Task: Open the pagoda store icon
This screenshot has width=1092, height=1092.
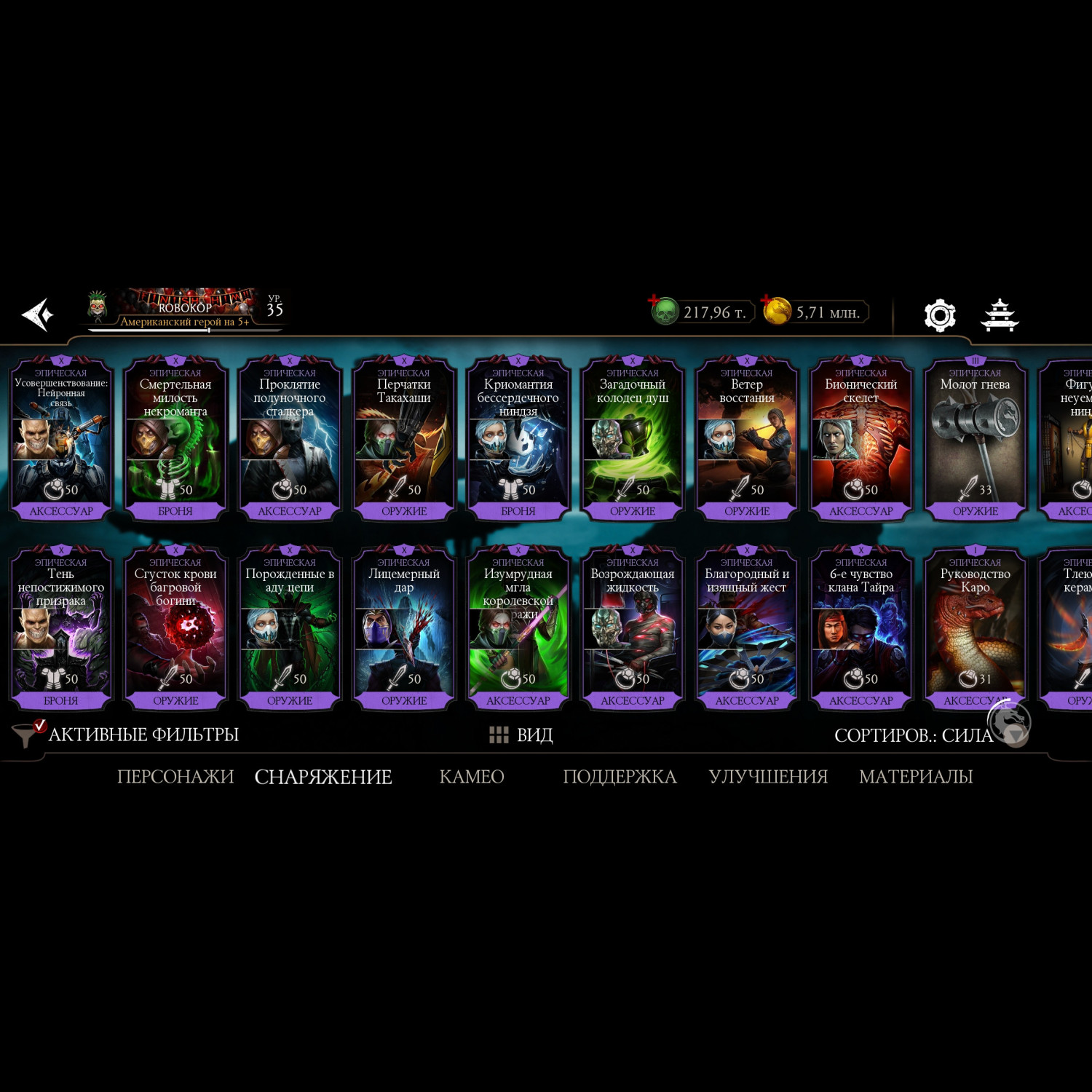Action: point(1000,315)
